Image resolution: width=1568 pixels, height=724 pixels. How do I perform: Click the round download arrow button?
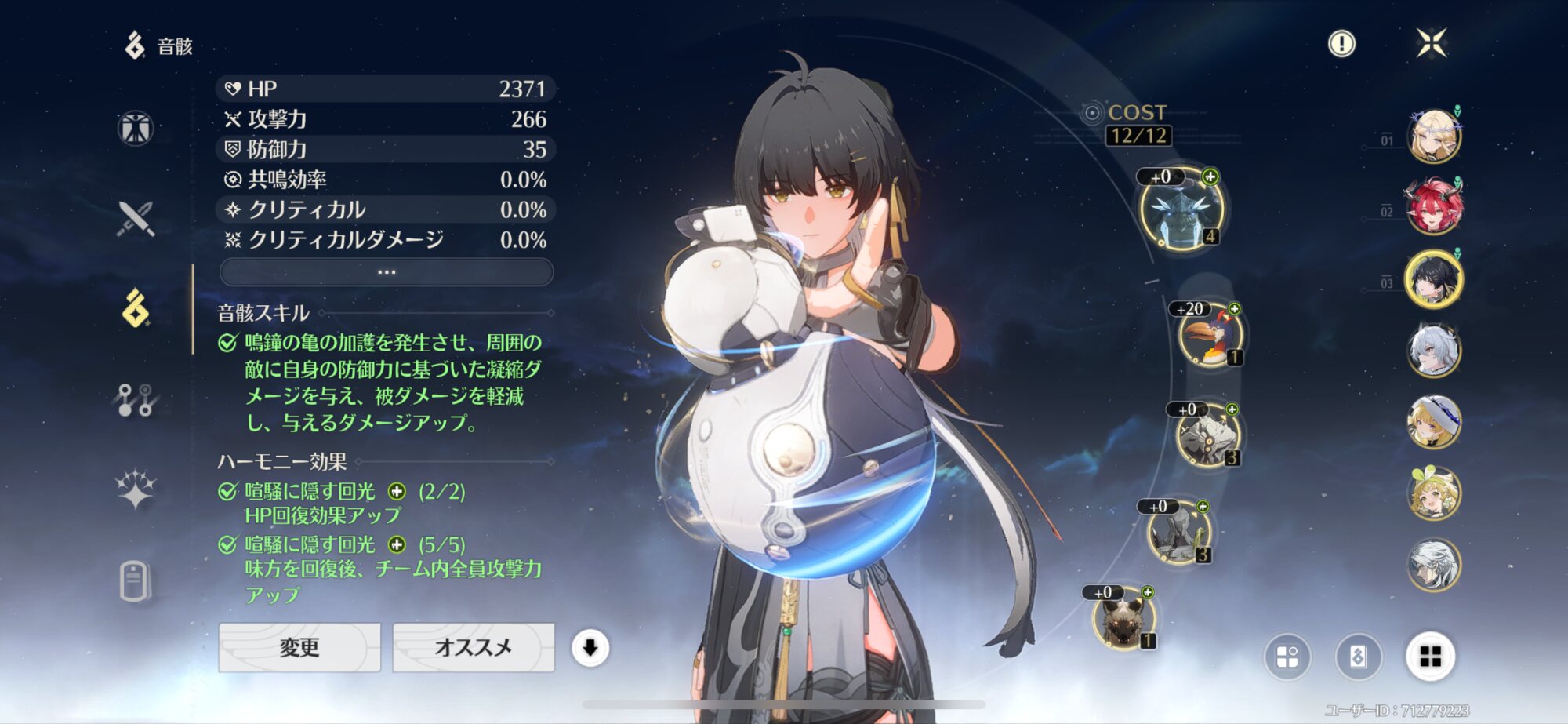pyautogui.click(x=590, y=648)
